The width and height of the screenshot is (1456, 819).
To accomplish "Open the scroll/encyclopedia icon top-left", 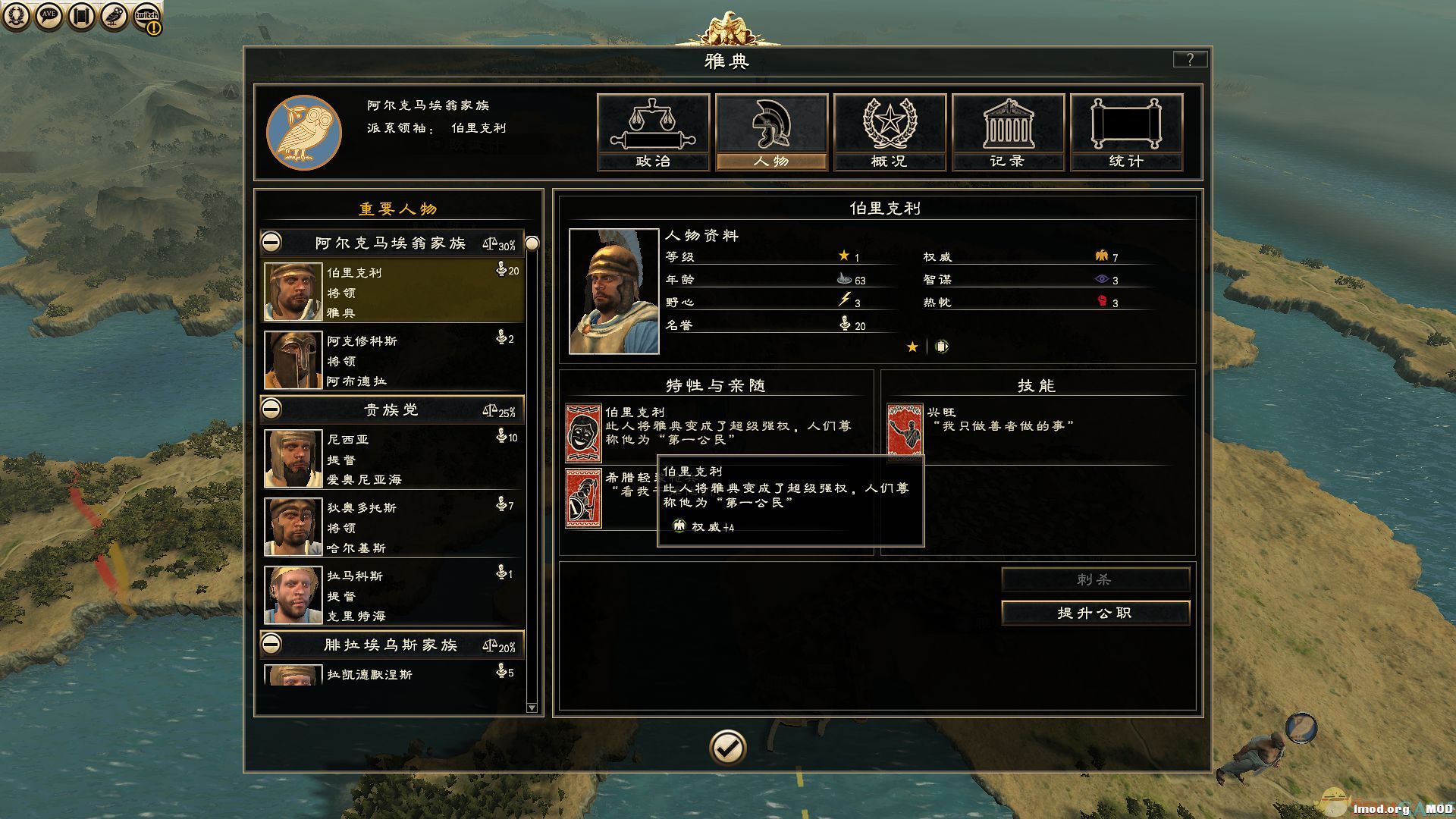I will [80, 15].
